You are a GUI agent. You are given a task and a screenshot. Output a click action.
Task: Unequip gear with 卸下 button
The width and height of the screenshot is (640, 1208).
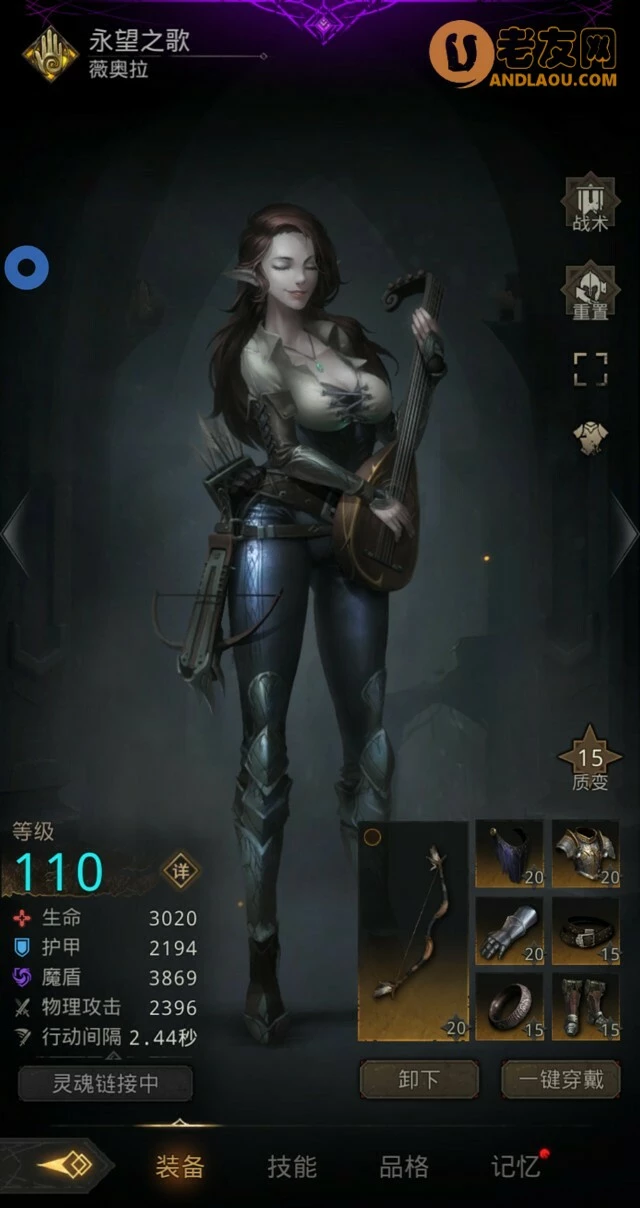[419, 1080]
